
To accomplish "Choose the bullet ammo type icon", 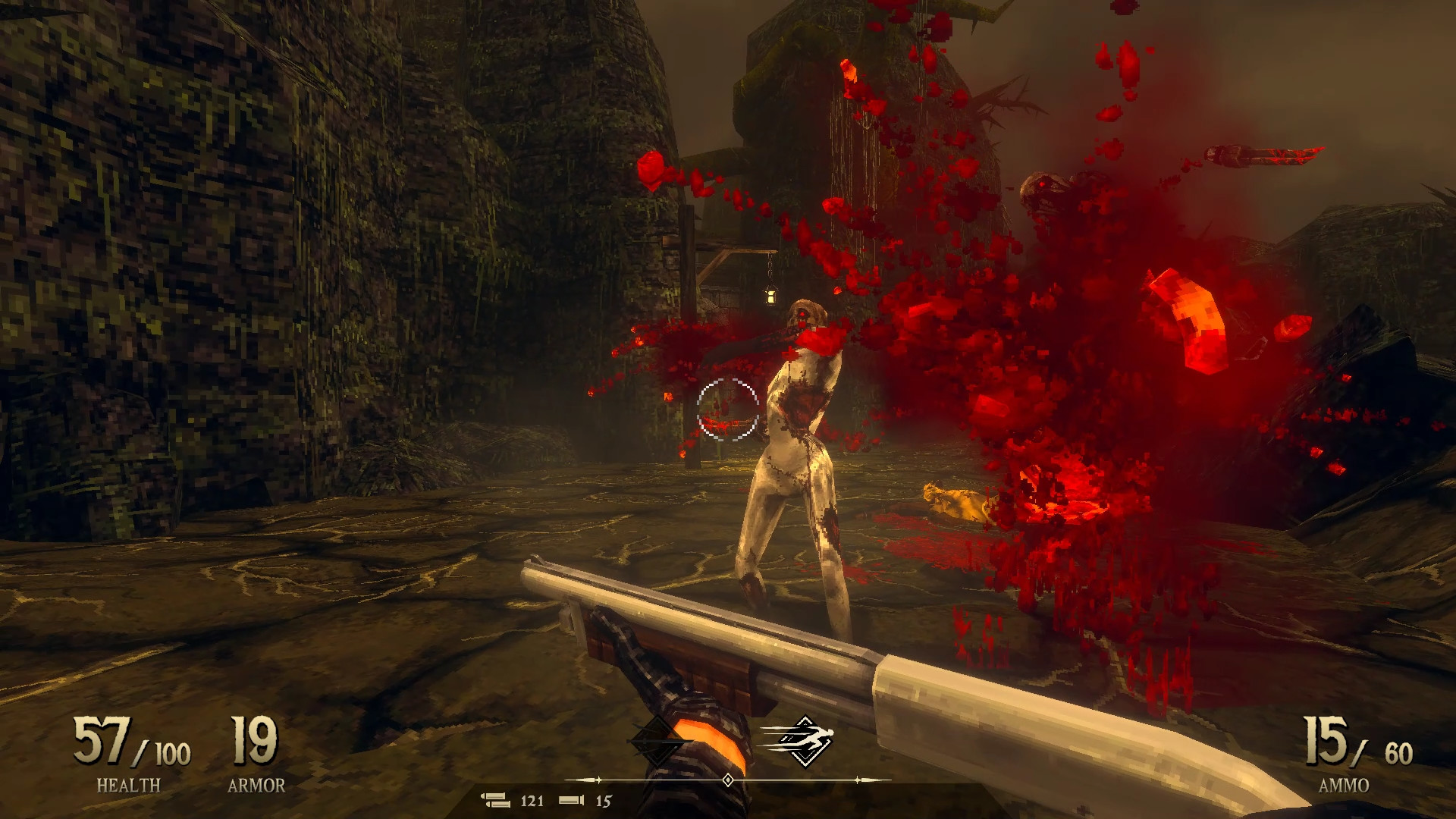I will (497, 800).
